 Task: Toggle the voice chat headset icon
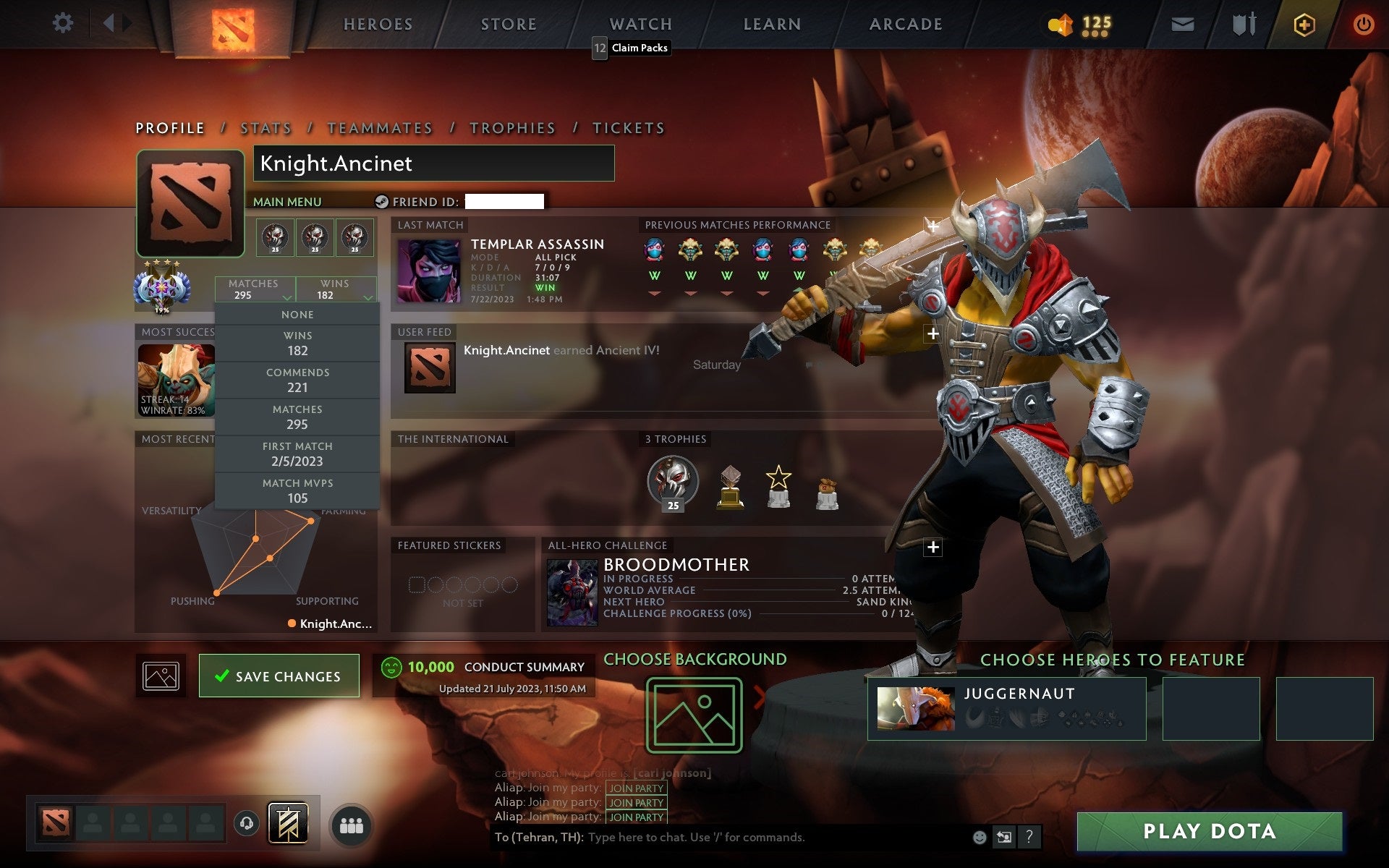246,823
